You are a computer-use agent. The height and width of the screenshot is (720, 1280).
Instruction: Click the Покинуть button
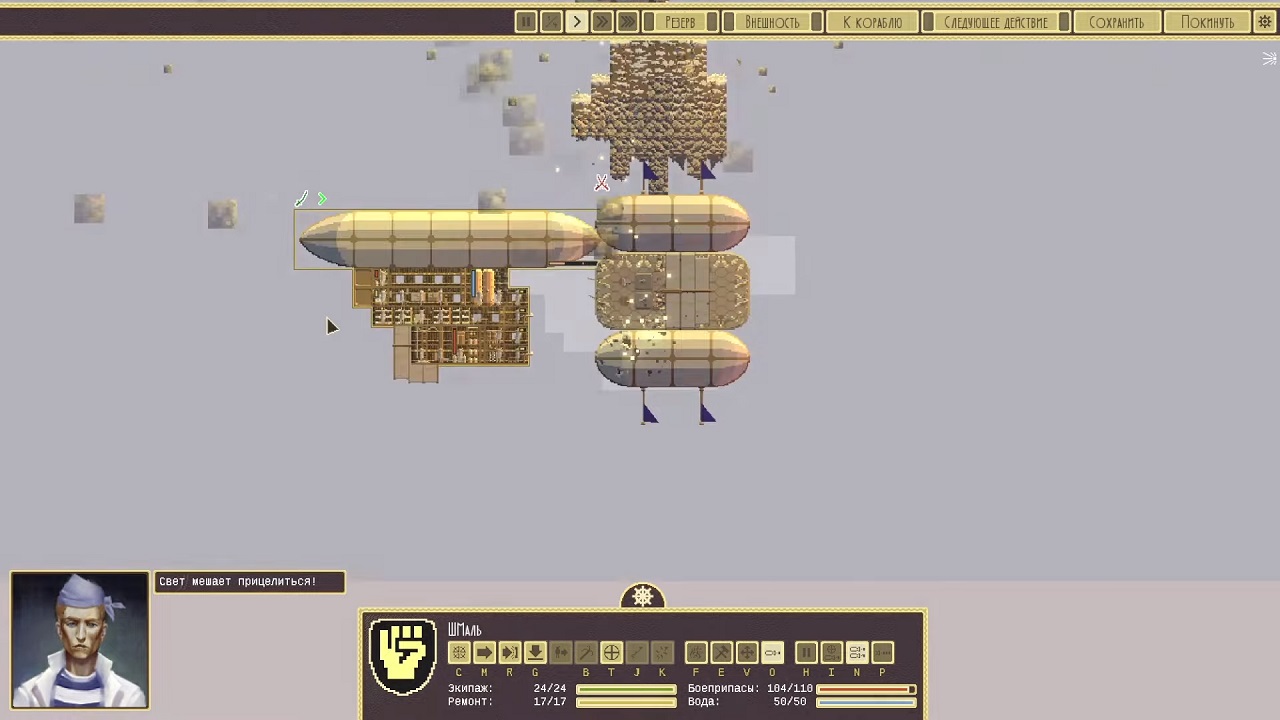pyautogui.click(x=1207, y=21)
